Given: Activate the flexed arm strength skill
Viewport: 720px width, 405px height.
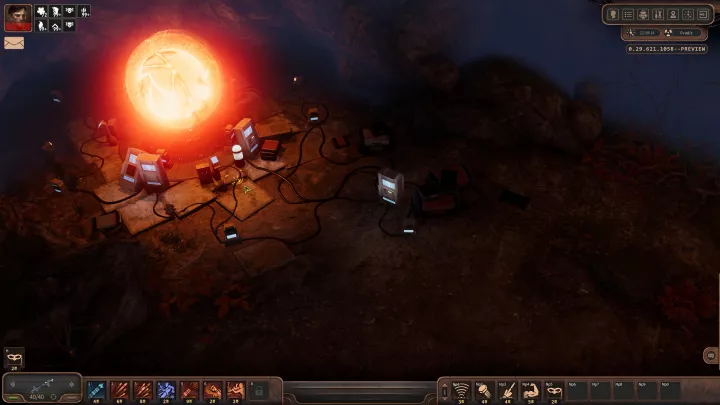Looking at the screenshot, I should (x=530, y=389).
